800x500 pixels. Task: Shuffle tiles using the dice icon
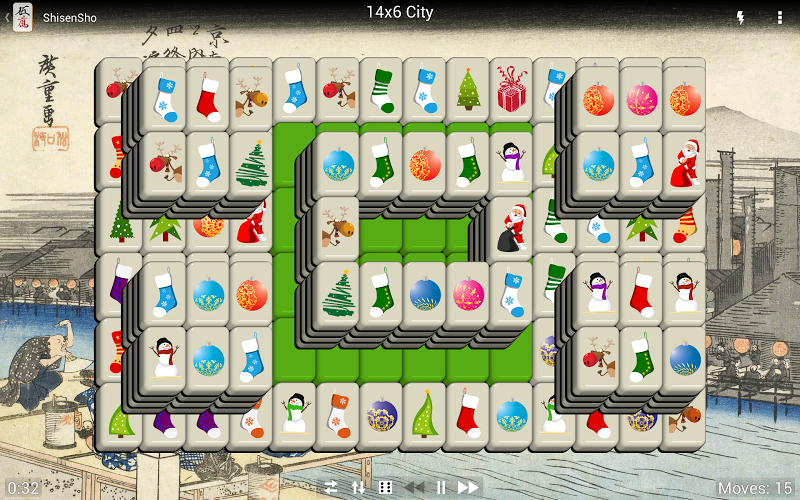385,487
